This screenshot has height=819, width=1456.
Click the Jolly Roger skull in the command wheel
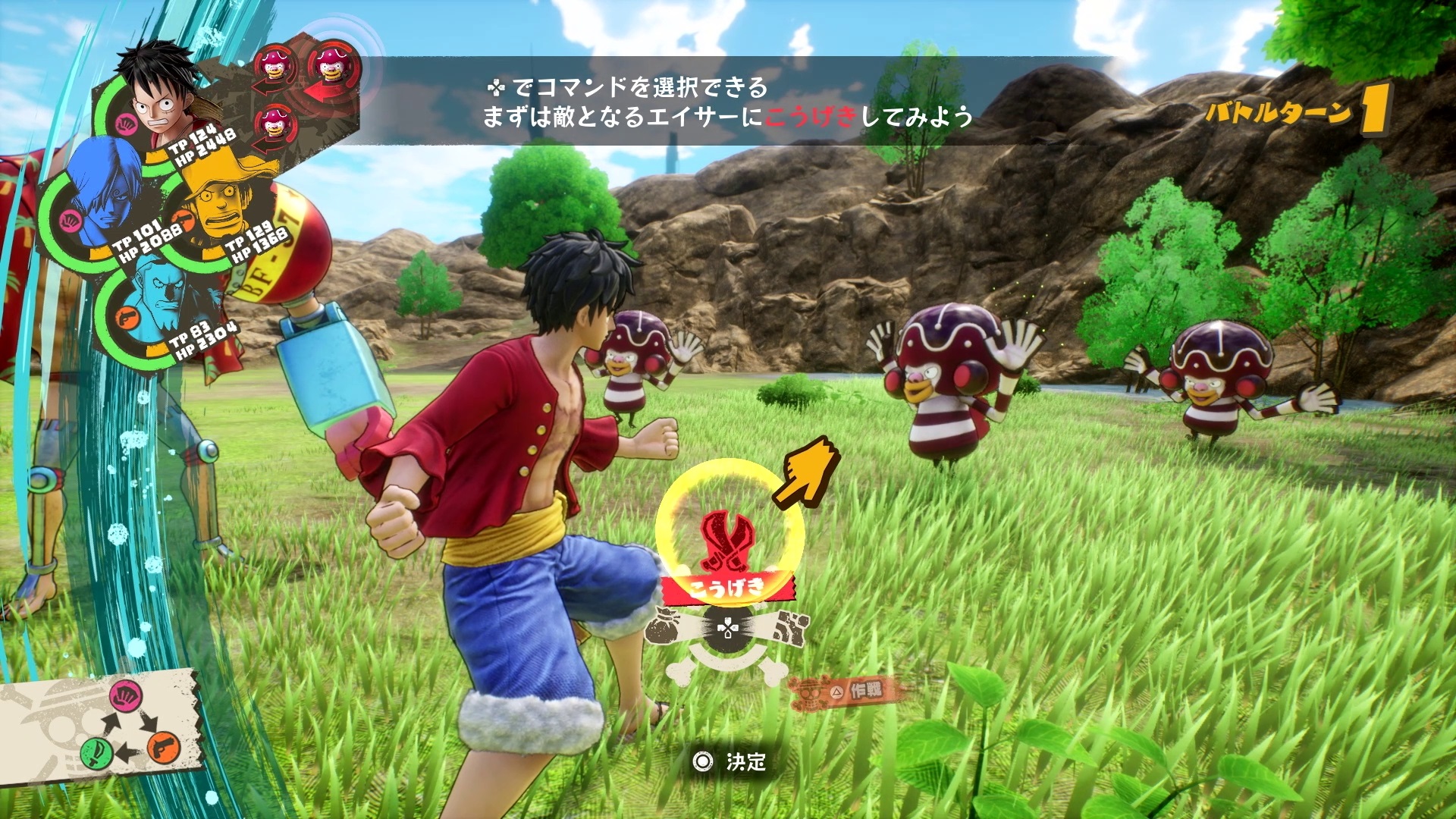[x=727, y=645]
